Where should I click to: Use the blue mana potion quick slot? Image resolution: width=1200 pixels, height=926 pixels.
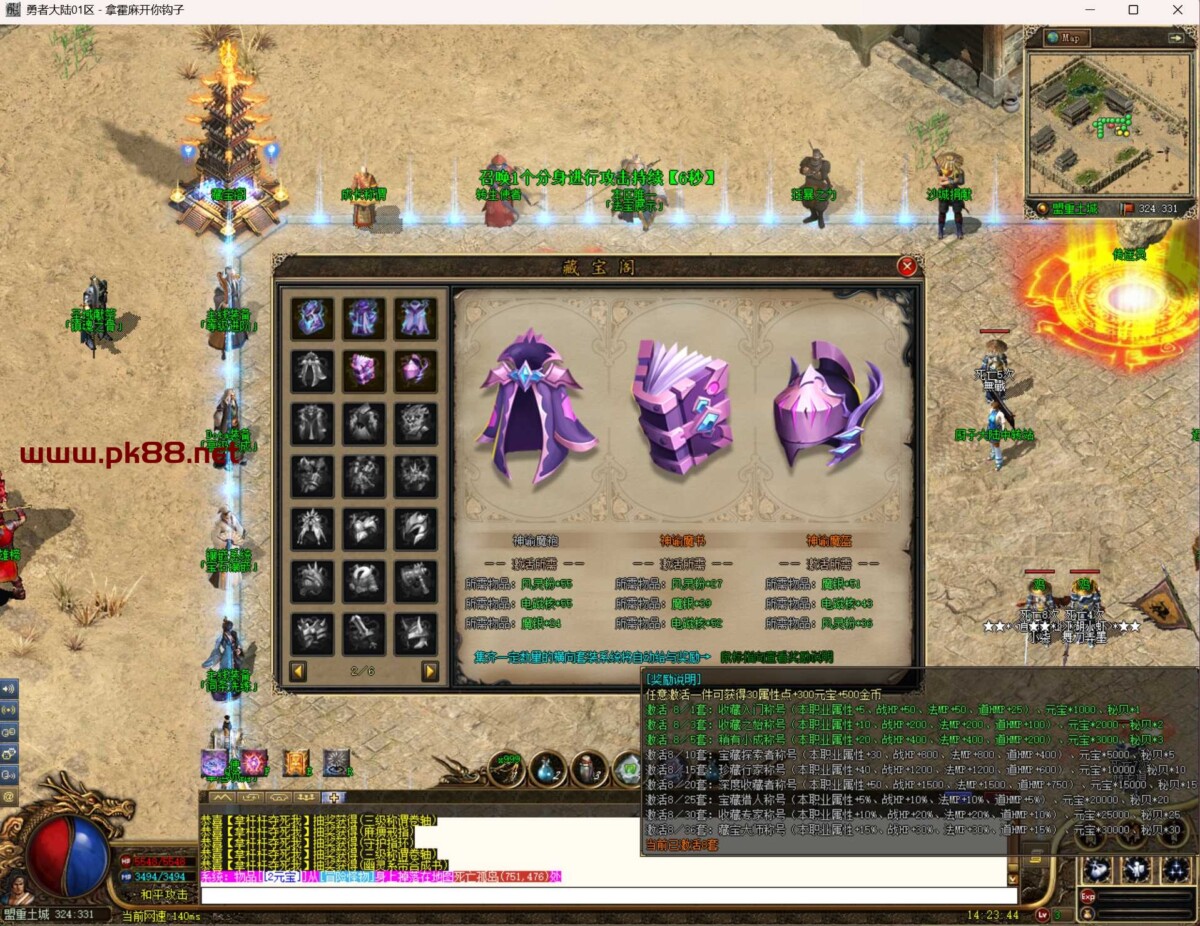(x=546, y=770)
